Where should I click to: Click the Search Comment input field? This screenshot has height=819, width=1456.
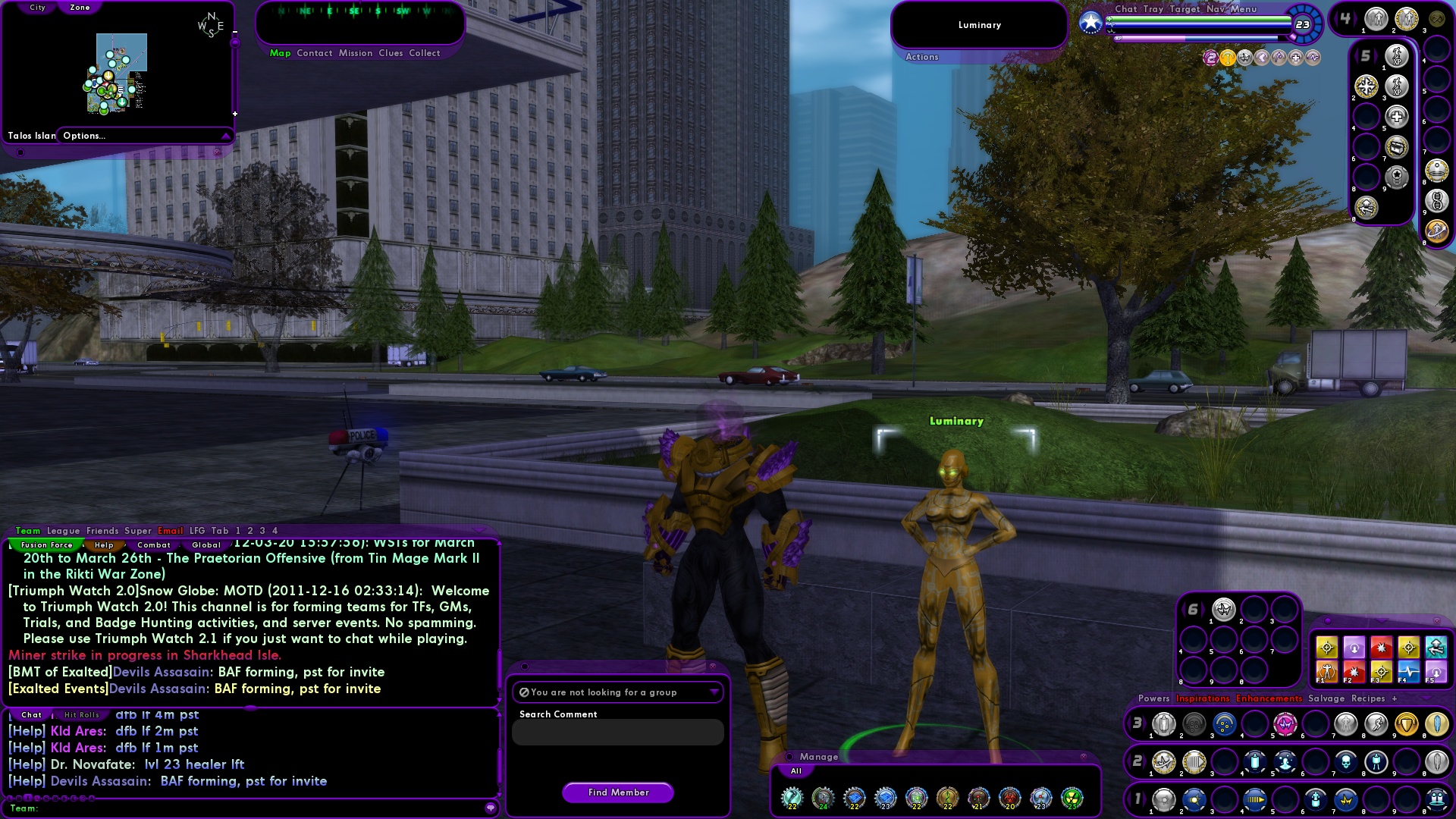[618, 732]
